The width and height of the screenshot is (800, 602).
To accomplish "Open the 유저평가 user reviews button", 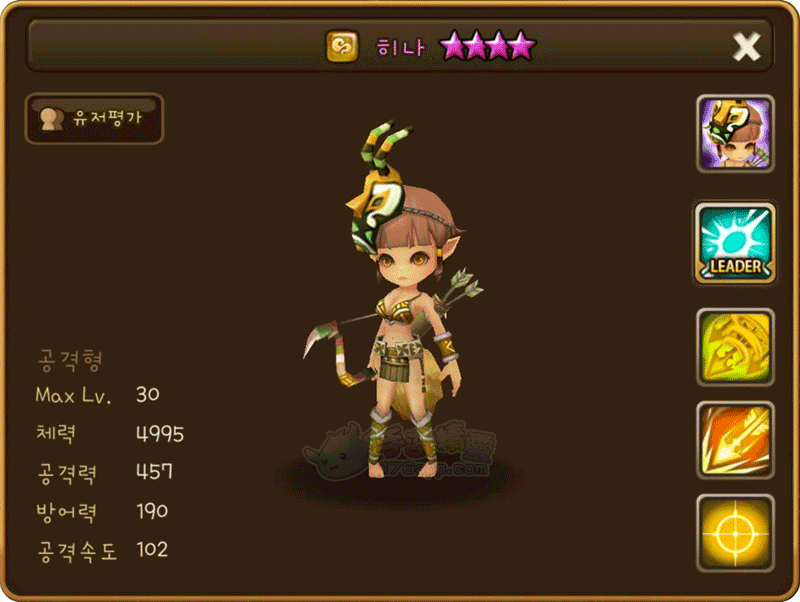I will tap(93, 118).
